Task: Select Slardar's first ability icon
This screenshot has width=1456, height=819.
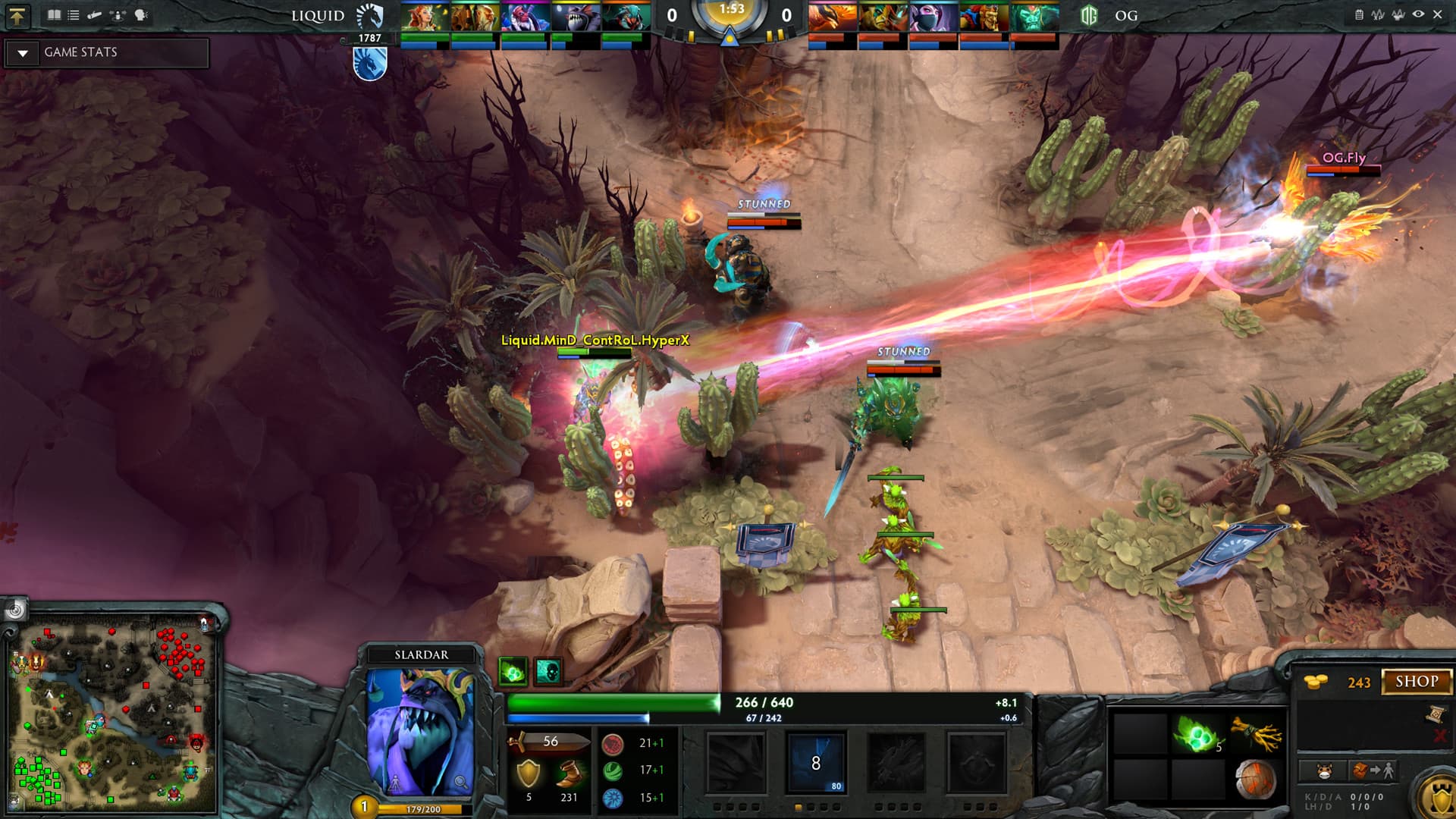Action: tap(735, 761)
